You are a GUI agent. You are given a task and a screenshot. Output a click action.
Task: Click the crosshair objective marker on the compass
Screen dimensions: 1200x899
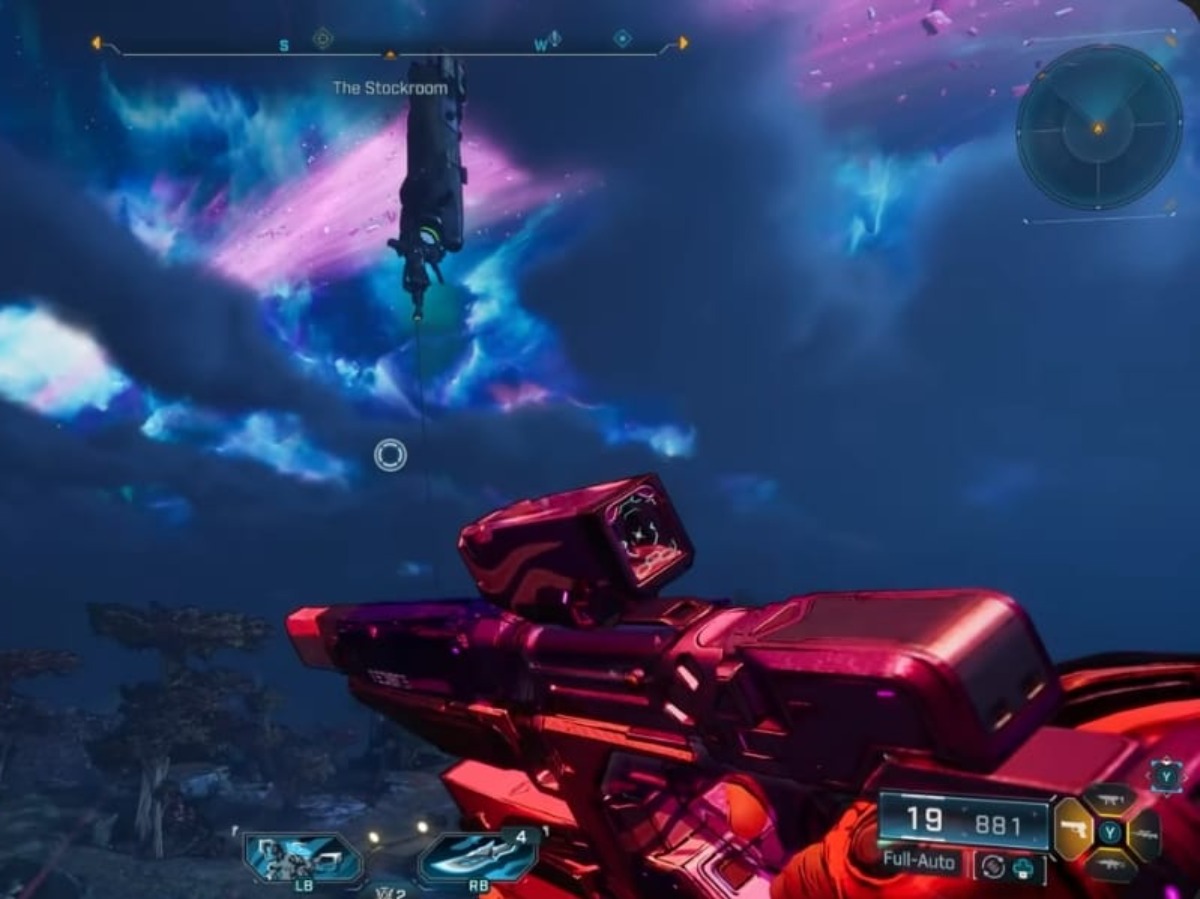click(322, 39)
